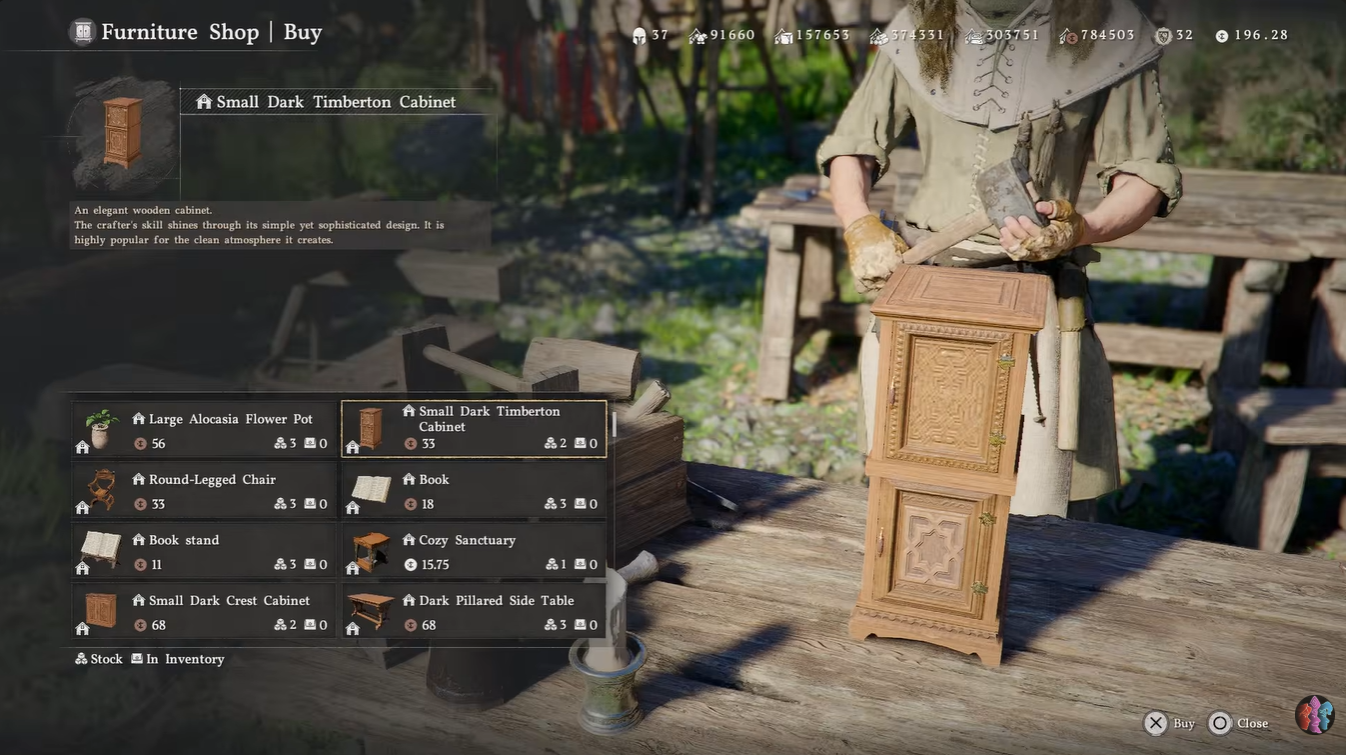Click the cabinet preview image in the top-left panel

(x=120, y=132)
